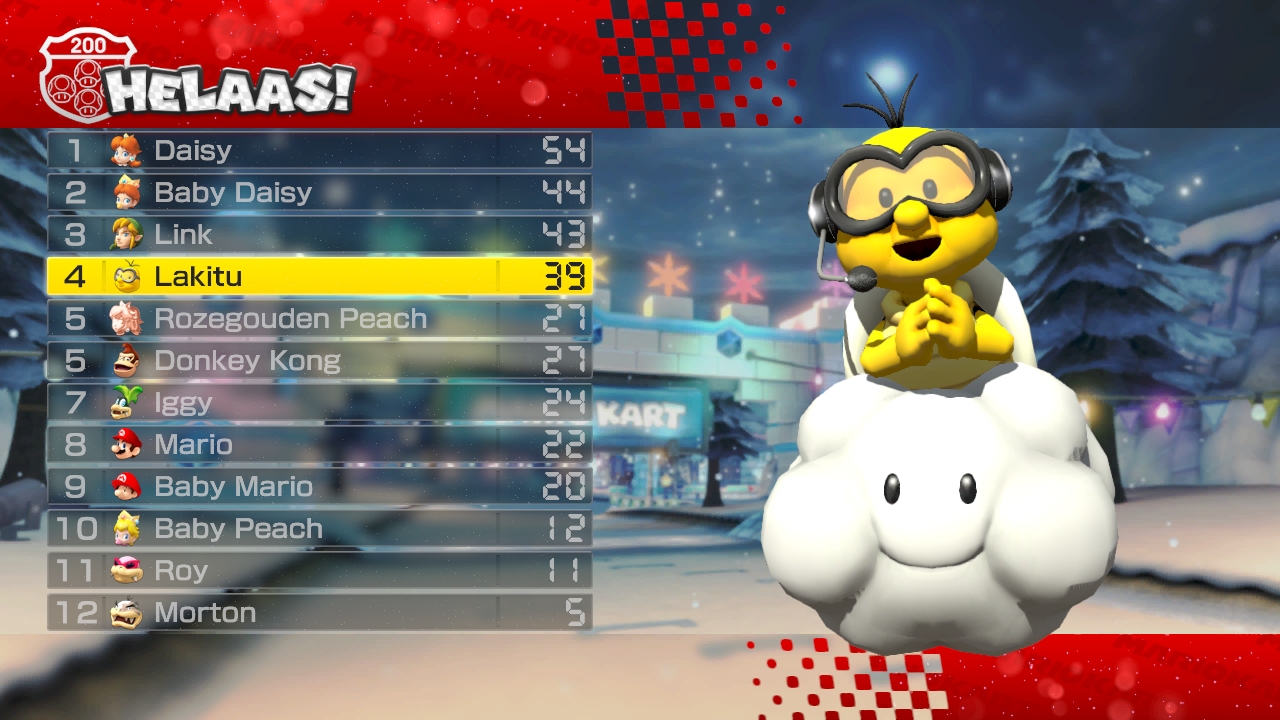Select Daisy's first-place row

coord(320,150)
